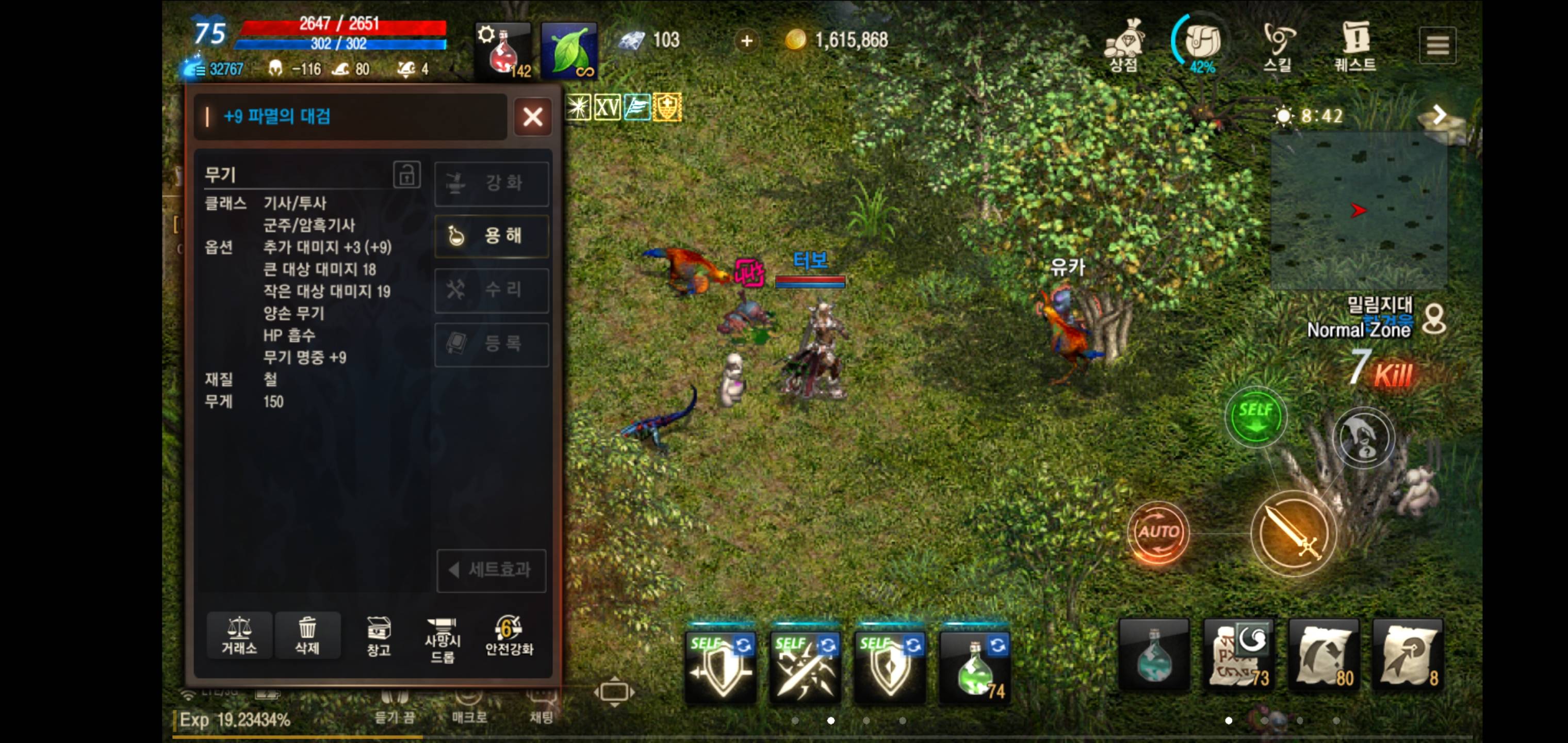Open the 퀘스트 quest log

click(1355, 46)
